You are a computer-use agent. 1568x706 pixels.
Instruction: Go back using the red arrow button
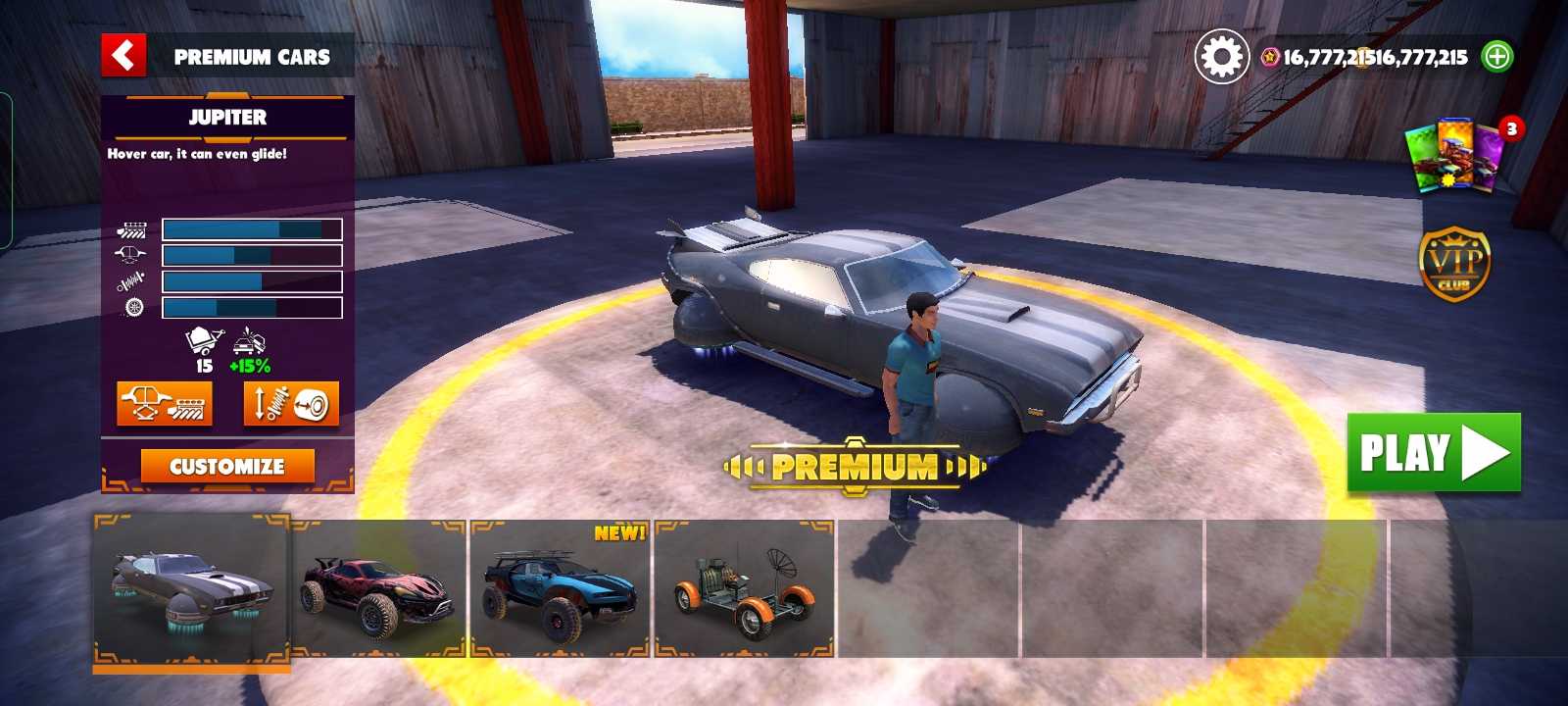pos(123,56)
